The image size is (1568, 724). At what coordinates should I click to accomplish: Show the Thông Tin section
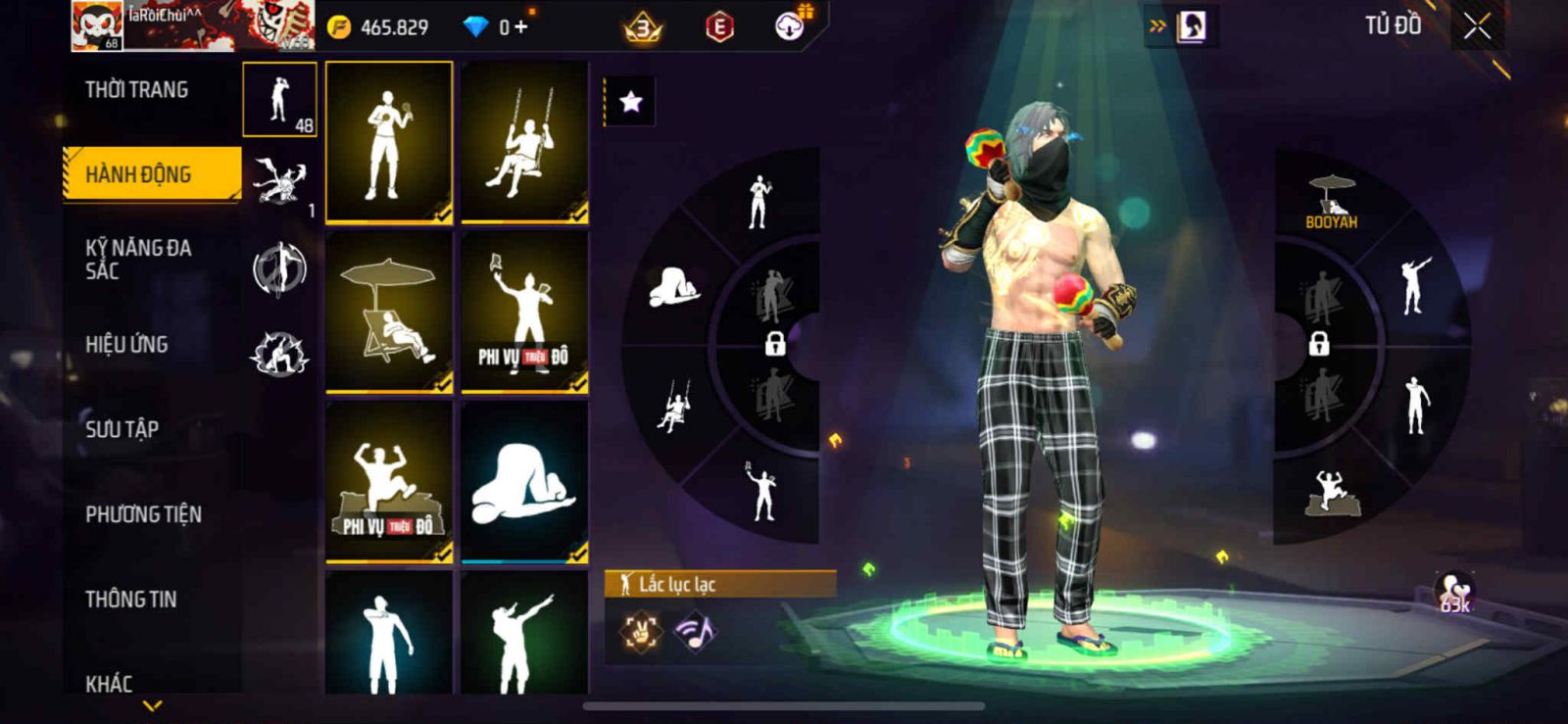coord(130,599)
